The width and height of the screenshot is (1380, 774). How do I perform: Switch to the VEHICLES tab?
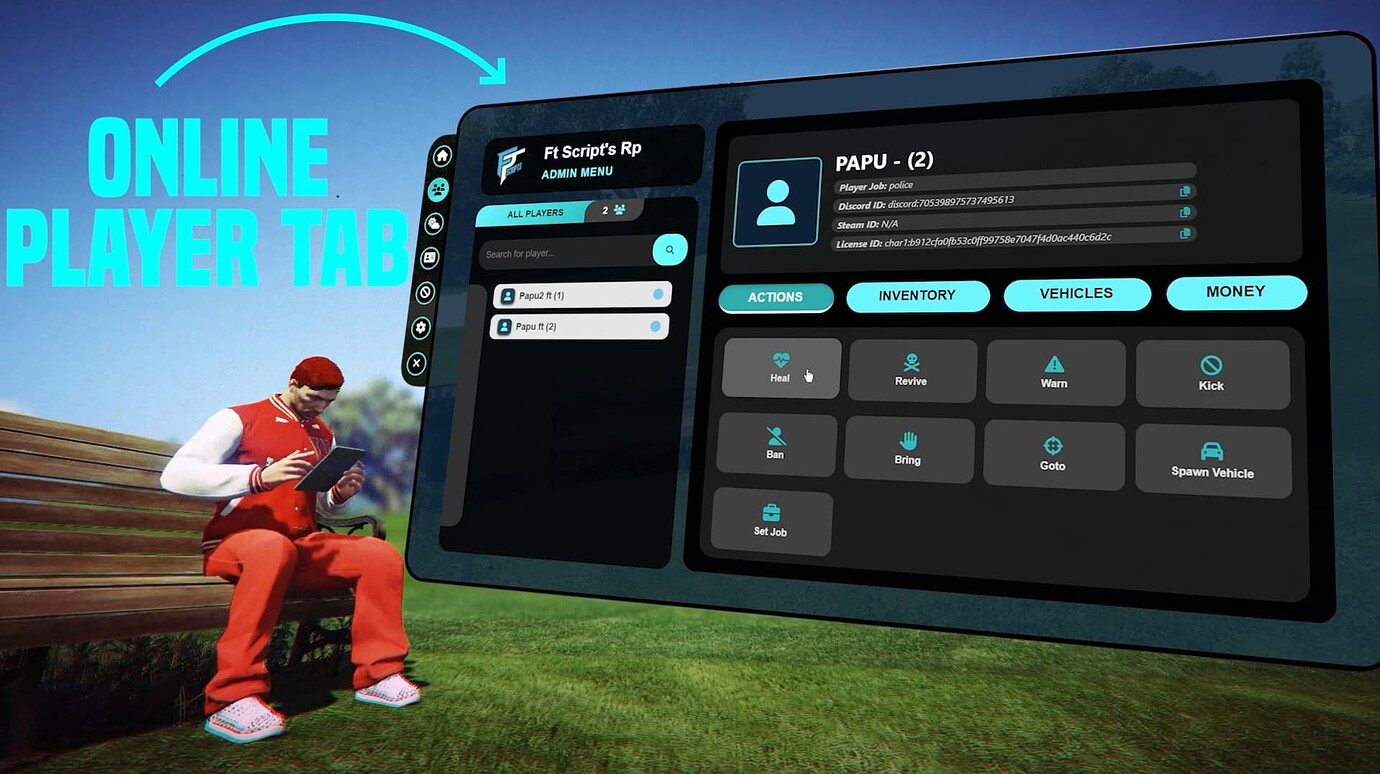pos(1077,293)
